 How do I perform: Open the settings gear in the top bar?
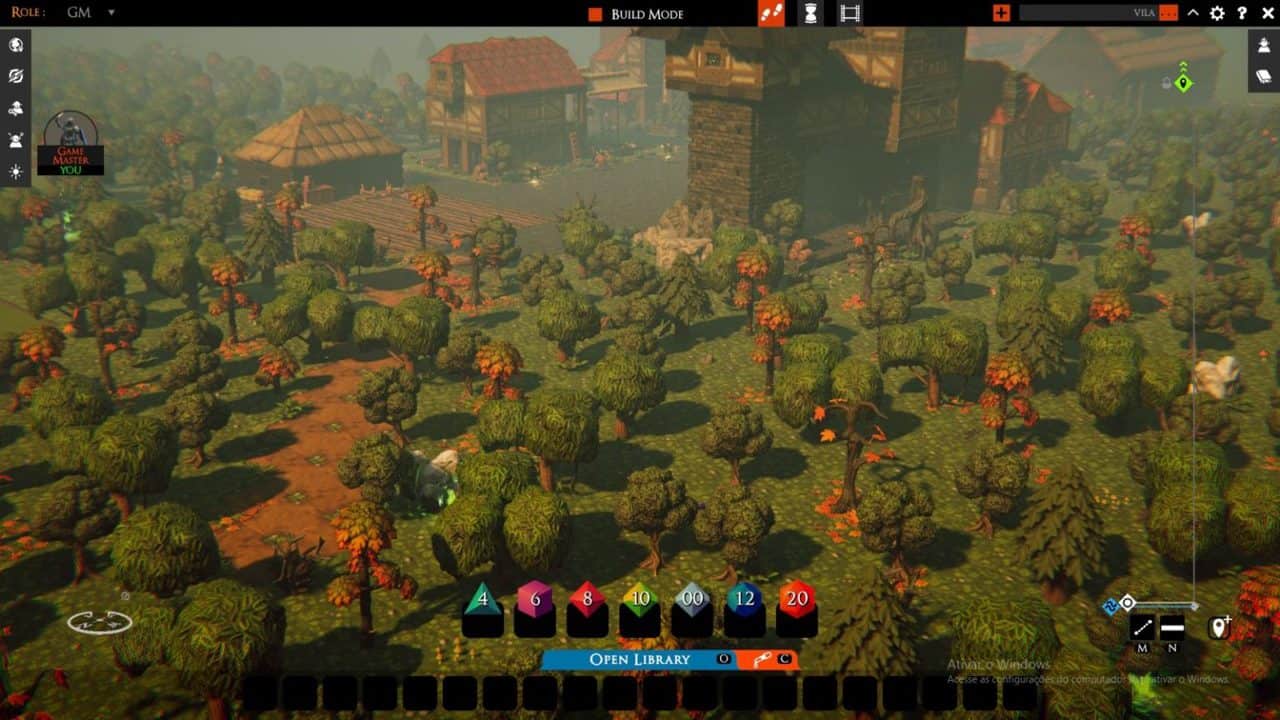pos(1215,13)
